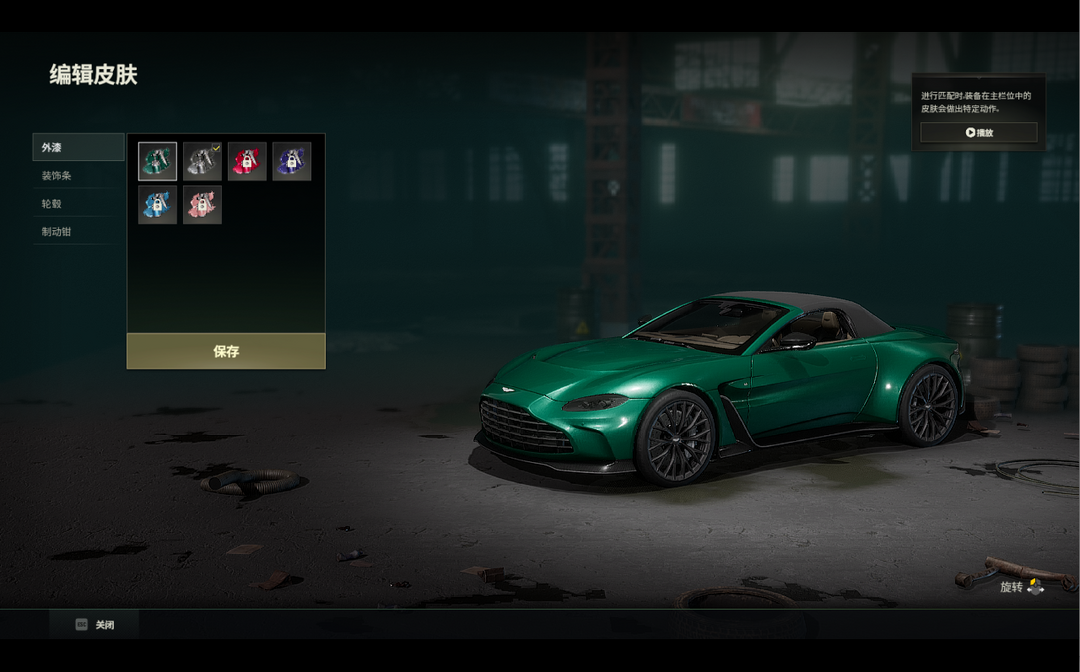Click the 保存 (save) button
Viewport: 1080px width, 672px height.
226,351
